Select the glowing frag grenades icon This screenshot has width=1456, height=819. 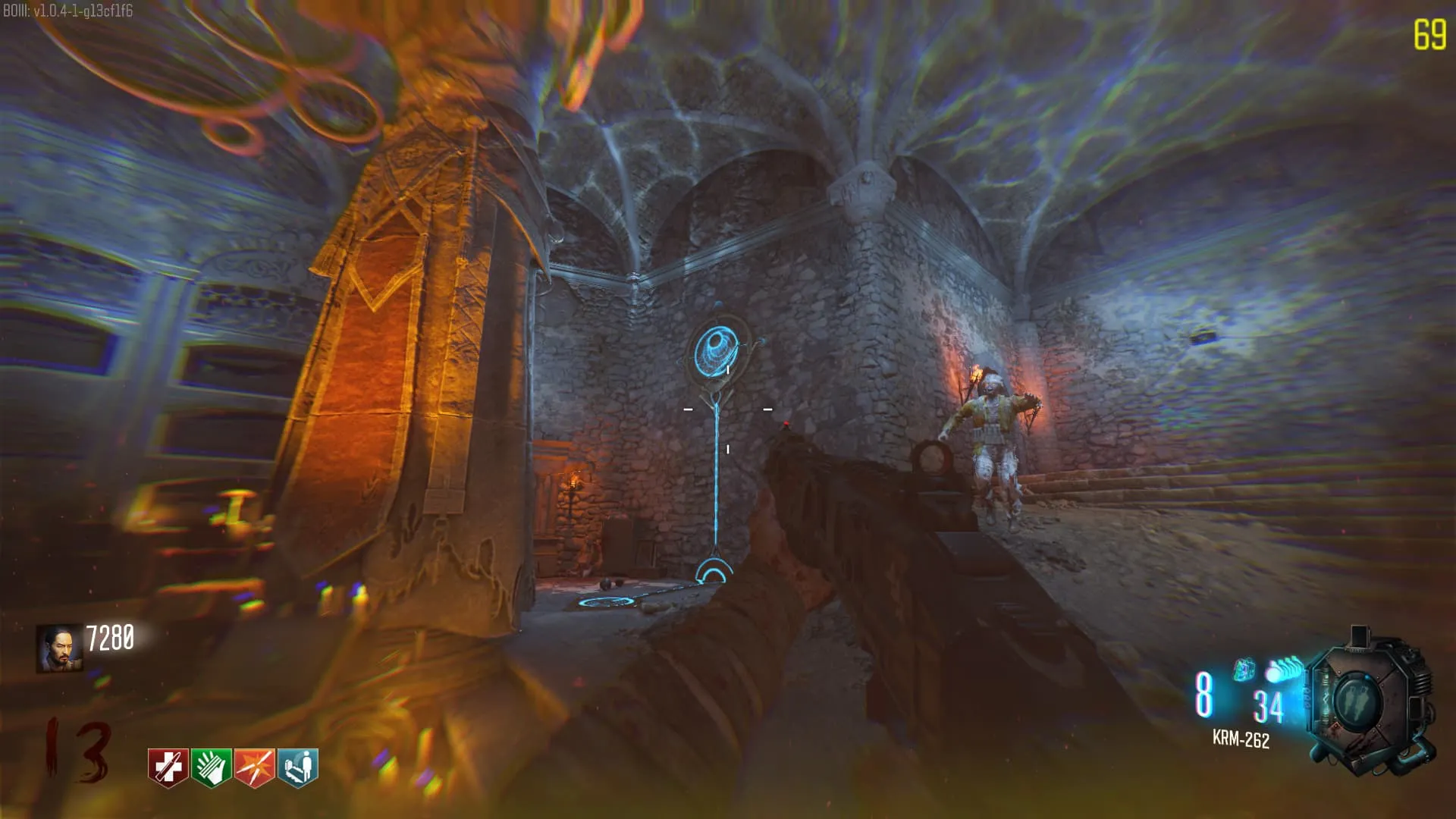pos(1284,670)
